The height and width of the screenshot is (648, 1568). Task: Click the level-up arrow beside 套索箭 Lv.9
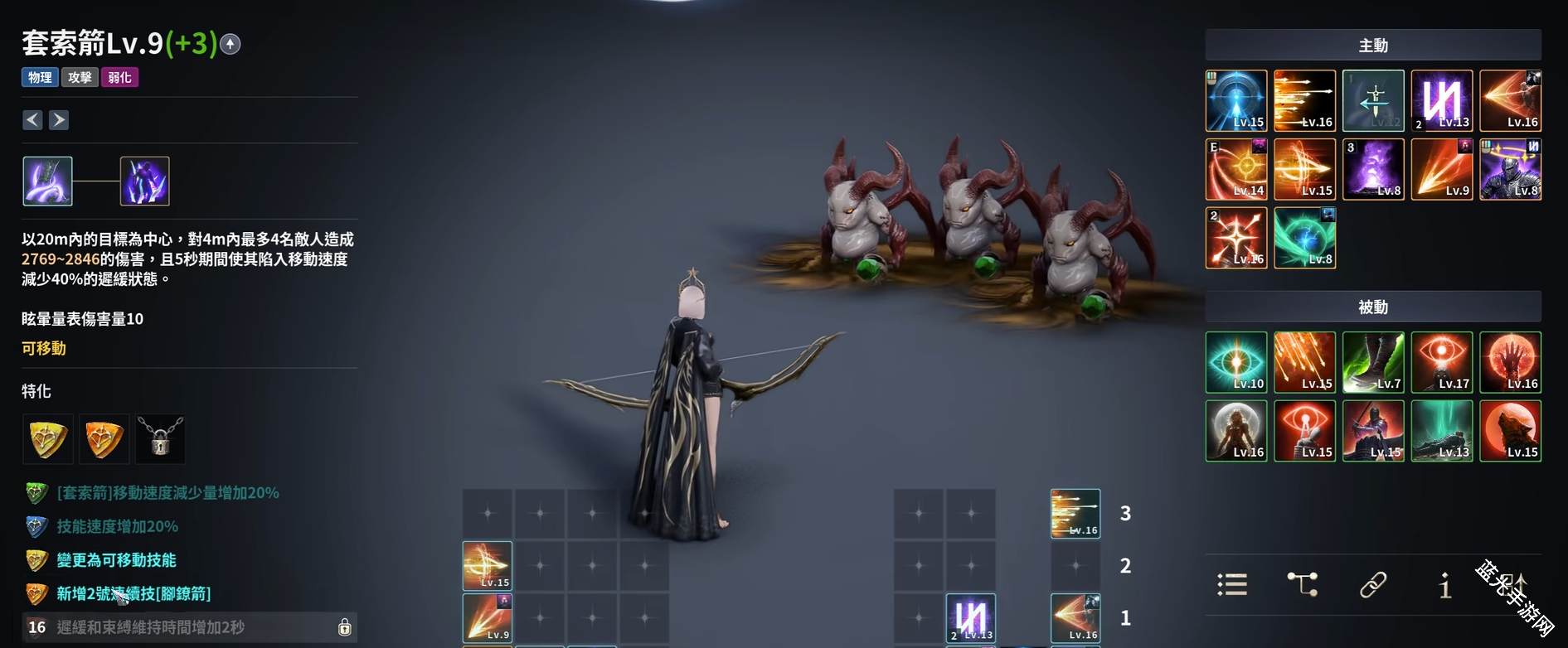(x=231, y=44)
